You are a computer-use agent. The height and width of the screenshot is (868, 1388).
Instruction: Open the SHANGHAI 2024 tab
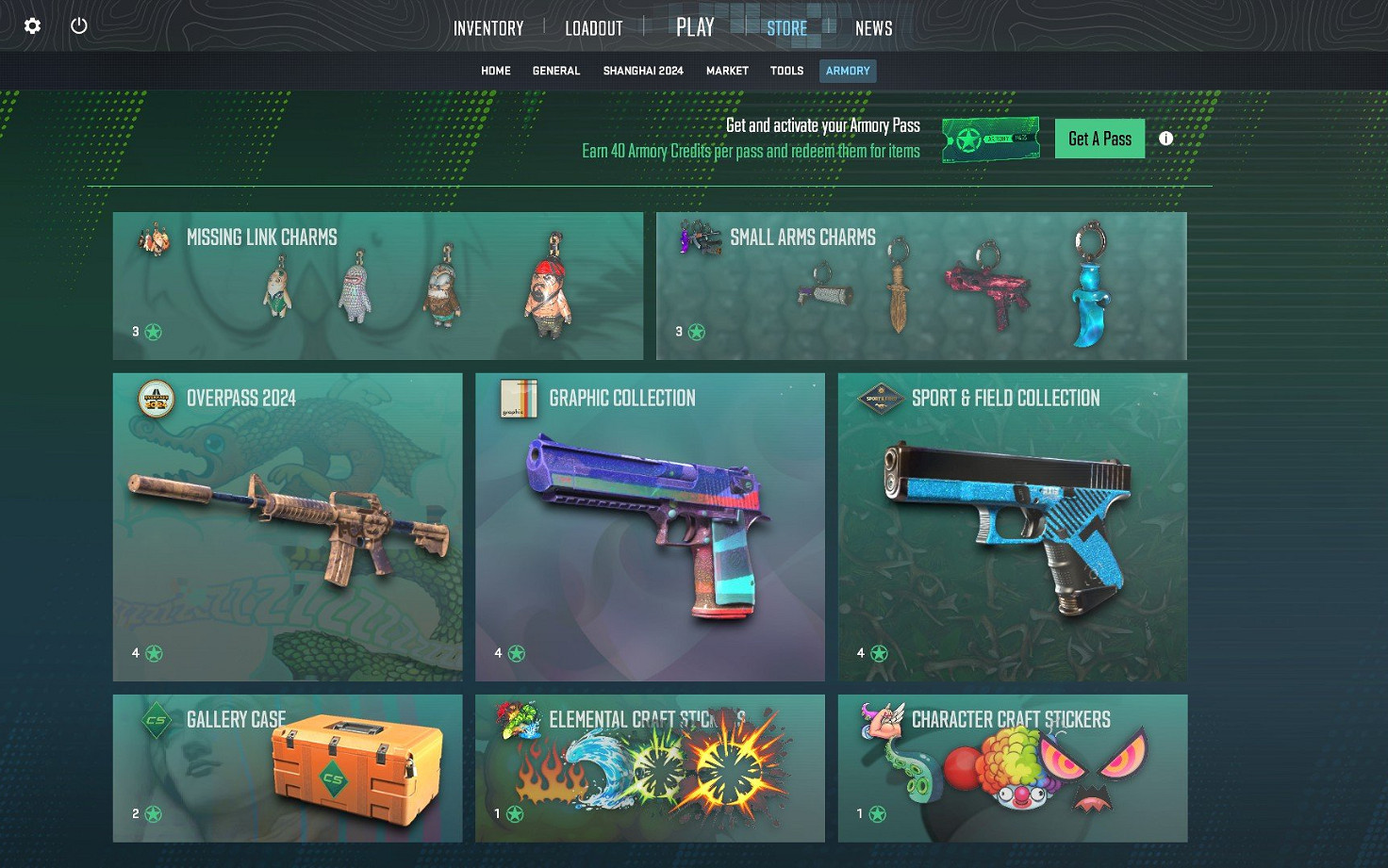click(x=643, y=70)
